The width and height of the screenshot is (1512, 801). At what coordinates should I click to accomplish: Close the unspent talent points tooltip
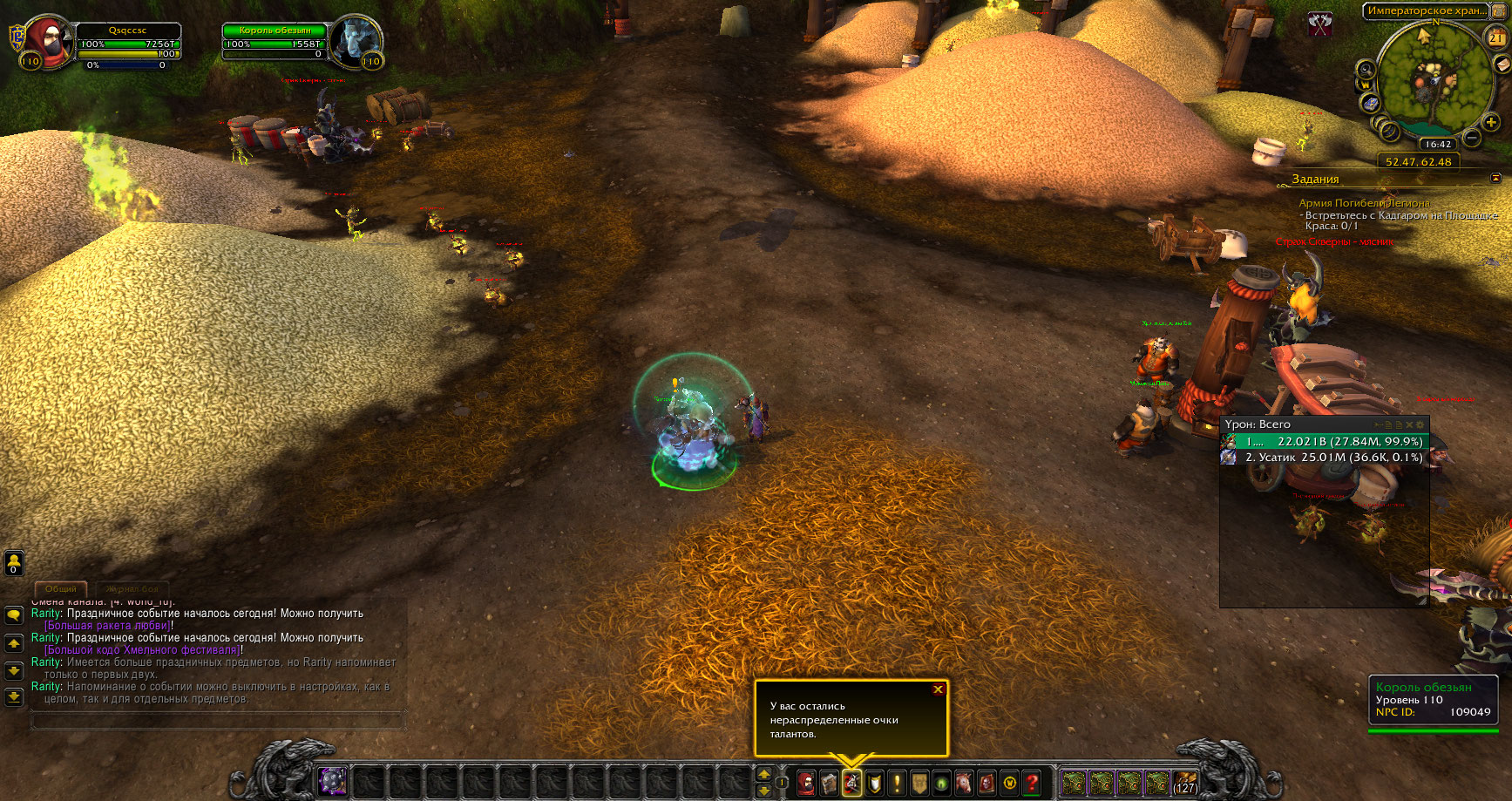(938, 689)
